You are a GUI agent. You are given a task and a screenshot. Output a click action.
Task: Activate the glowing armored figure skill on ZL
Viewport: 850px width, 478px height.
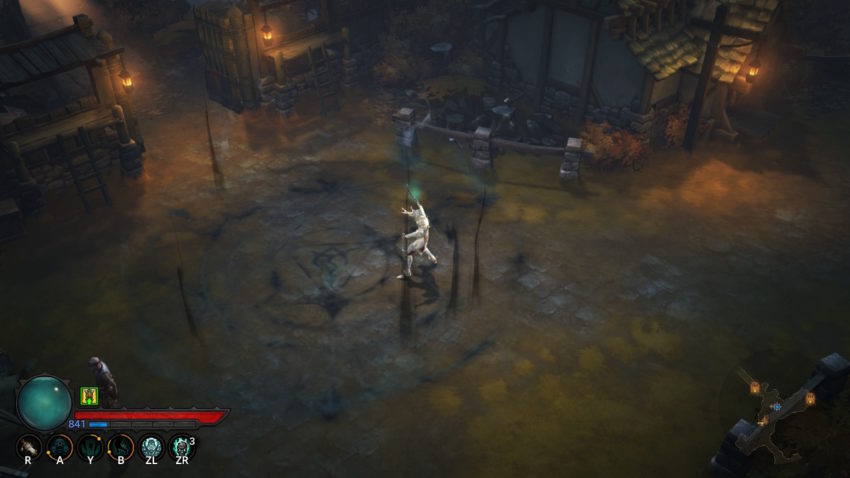[x=152, y=447]
